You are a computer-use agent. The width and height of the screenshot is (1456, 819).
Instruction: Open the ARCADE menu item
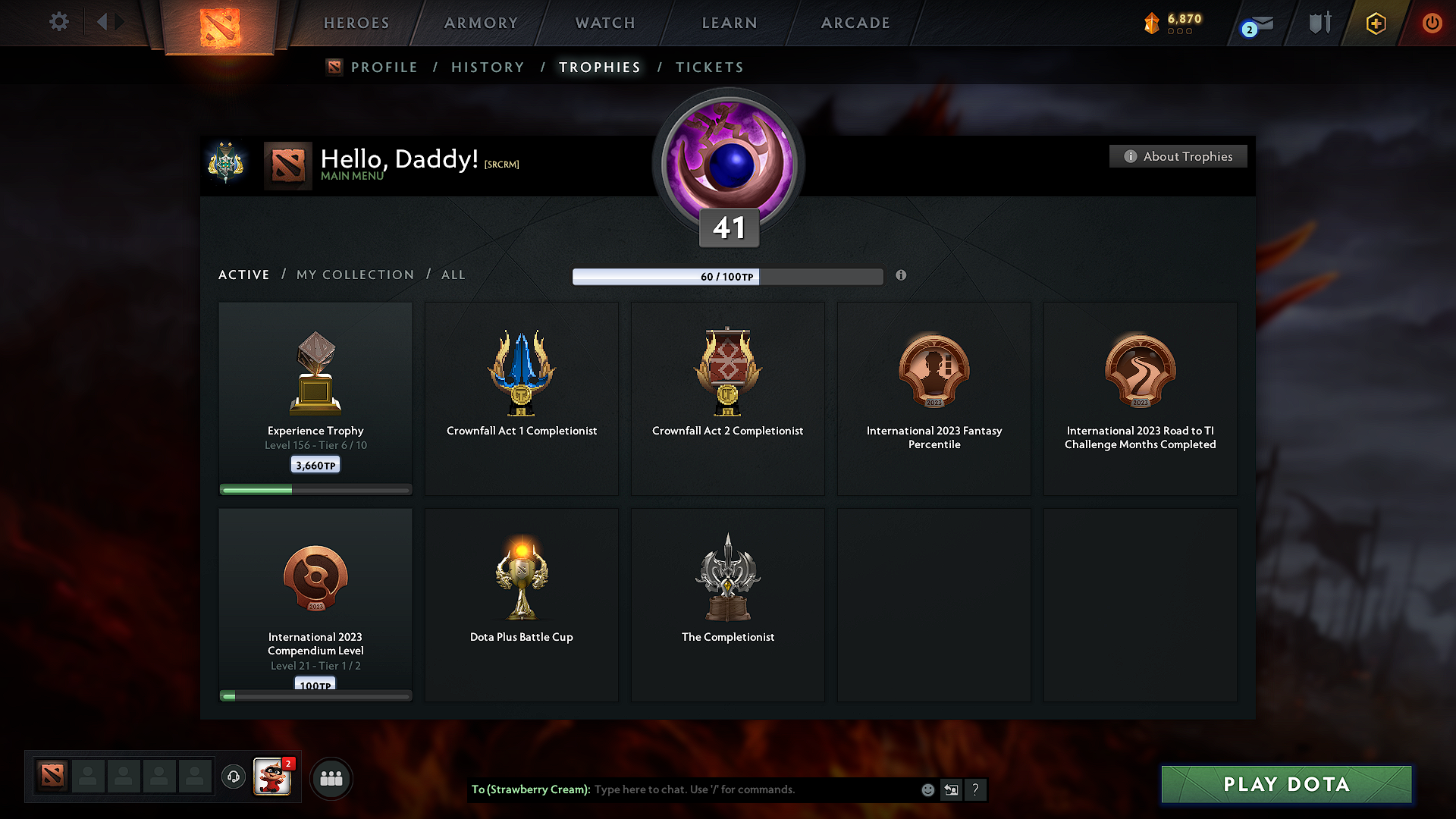(x=855, y=23)
